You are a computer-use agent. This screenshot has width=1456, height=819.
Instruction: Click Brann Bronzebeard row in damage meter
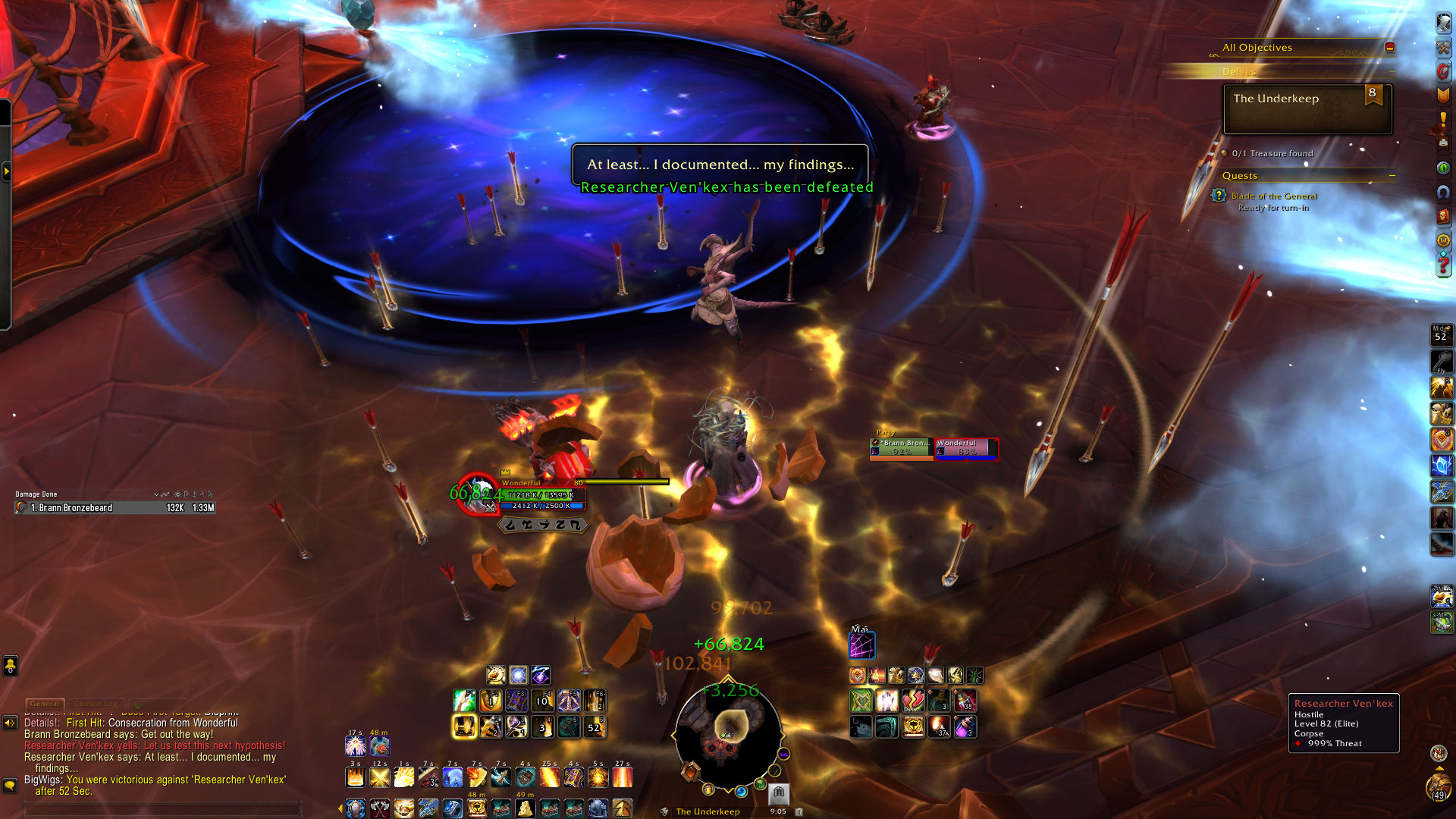tap(114, 508)
